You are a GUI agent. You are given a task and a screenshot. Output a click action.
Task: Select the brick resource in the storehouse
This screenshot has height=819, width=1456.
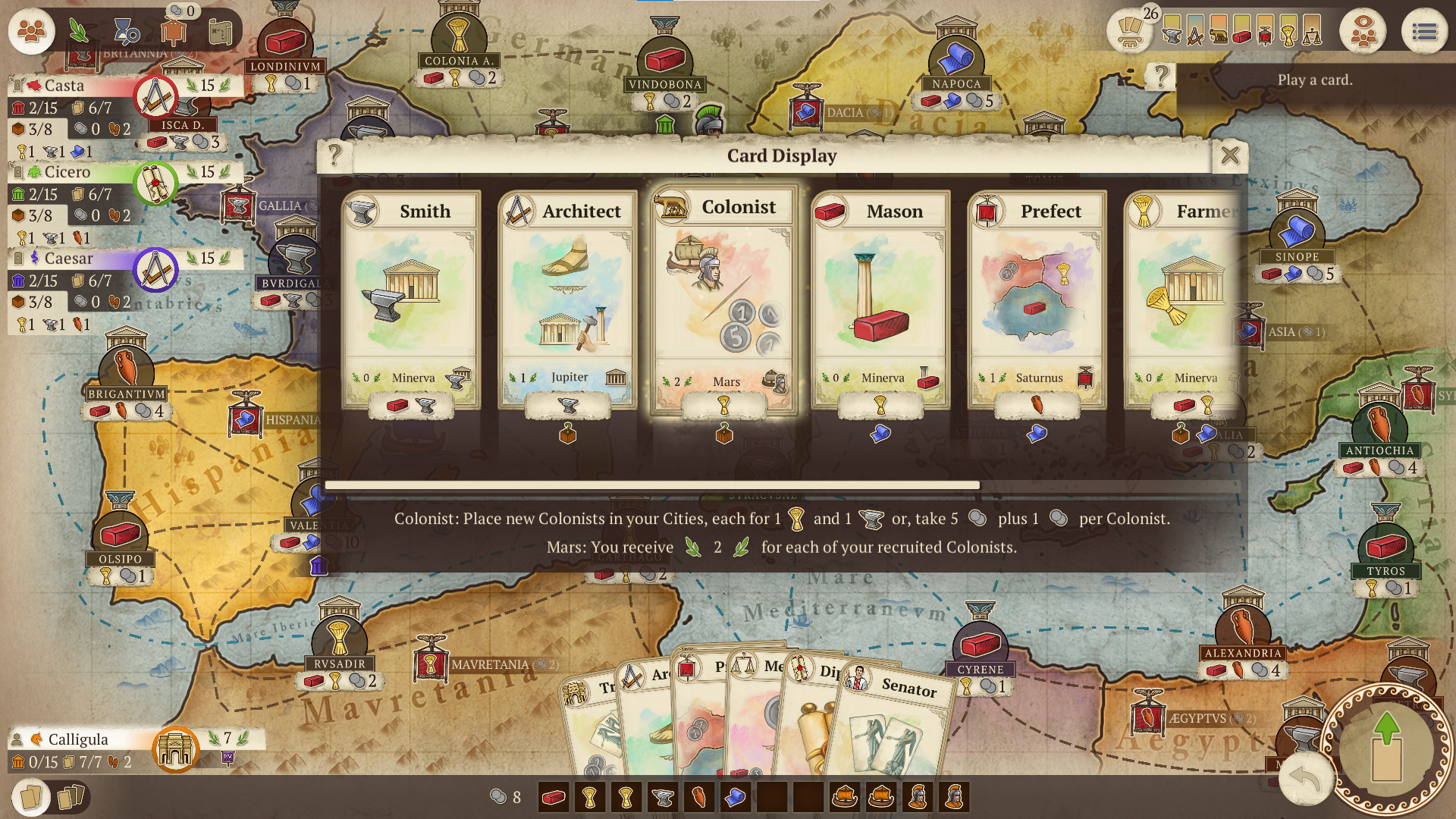pyautogui.click(x=552, y=796)
